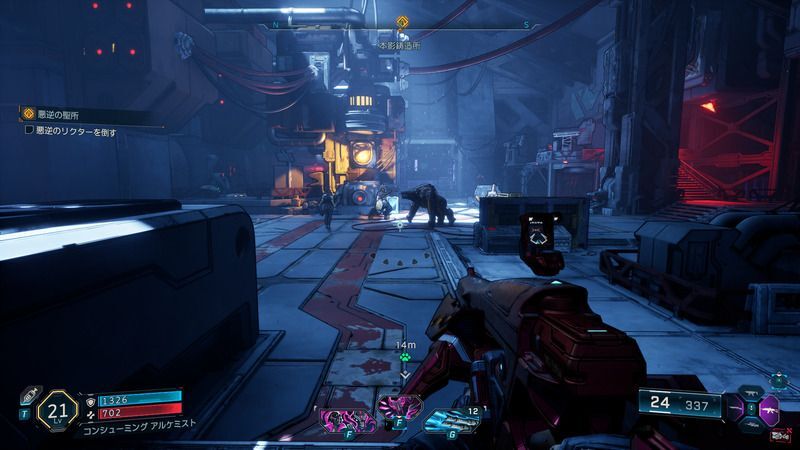Open the level 21 character badge

[x=57, y=409]
